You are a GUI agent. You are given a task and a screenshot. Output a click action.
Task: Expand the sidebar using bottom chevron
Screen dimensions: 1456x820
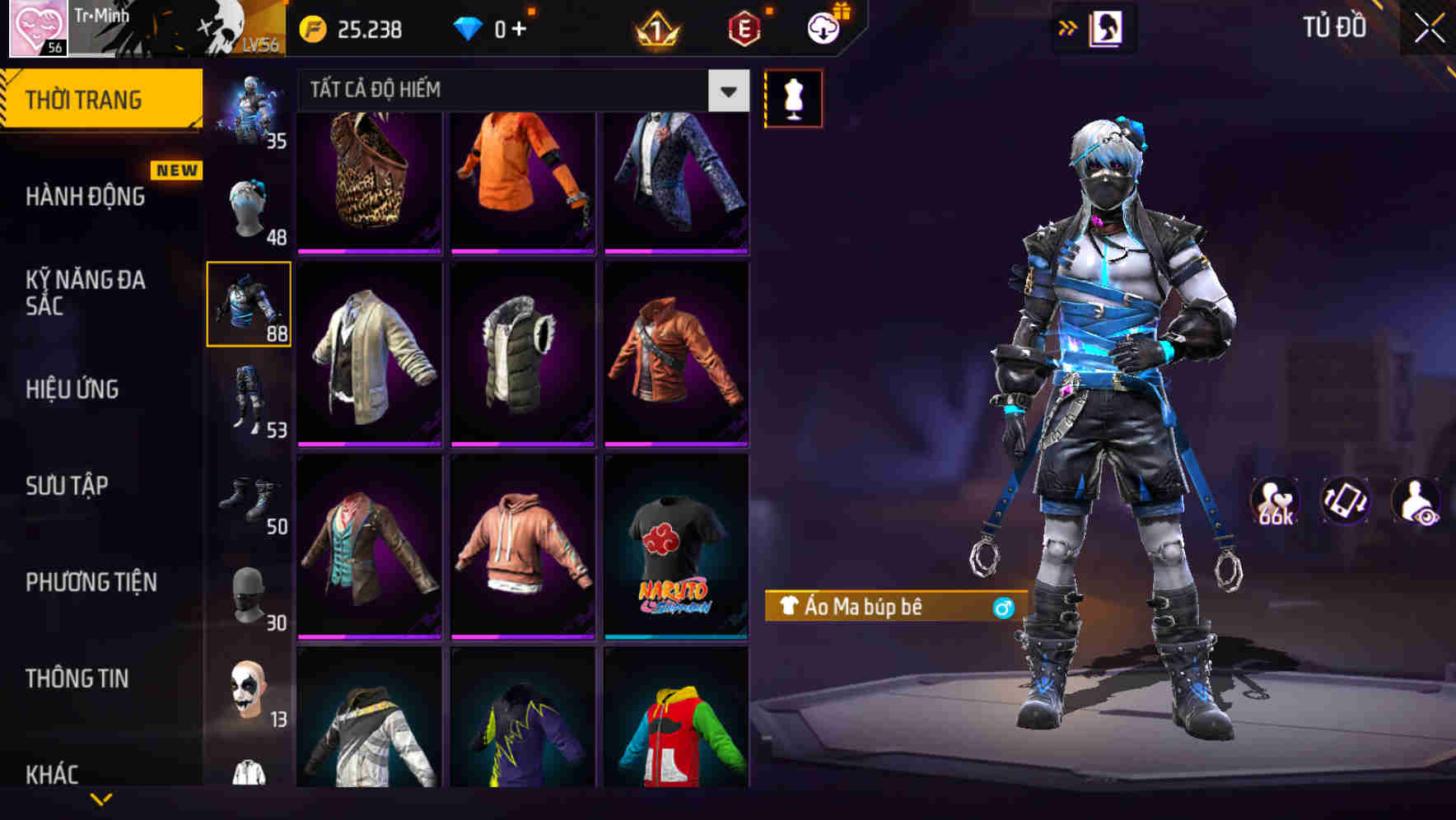tap(101, 799)
